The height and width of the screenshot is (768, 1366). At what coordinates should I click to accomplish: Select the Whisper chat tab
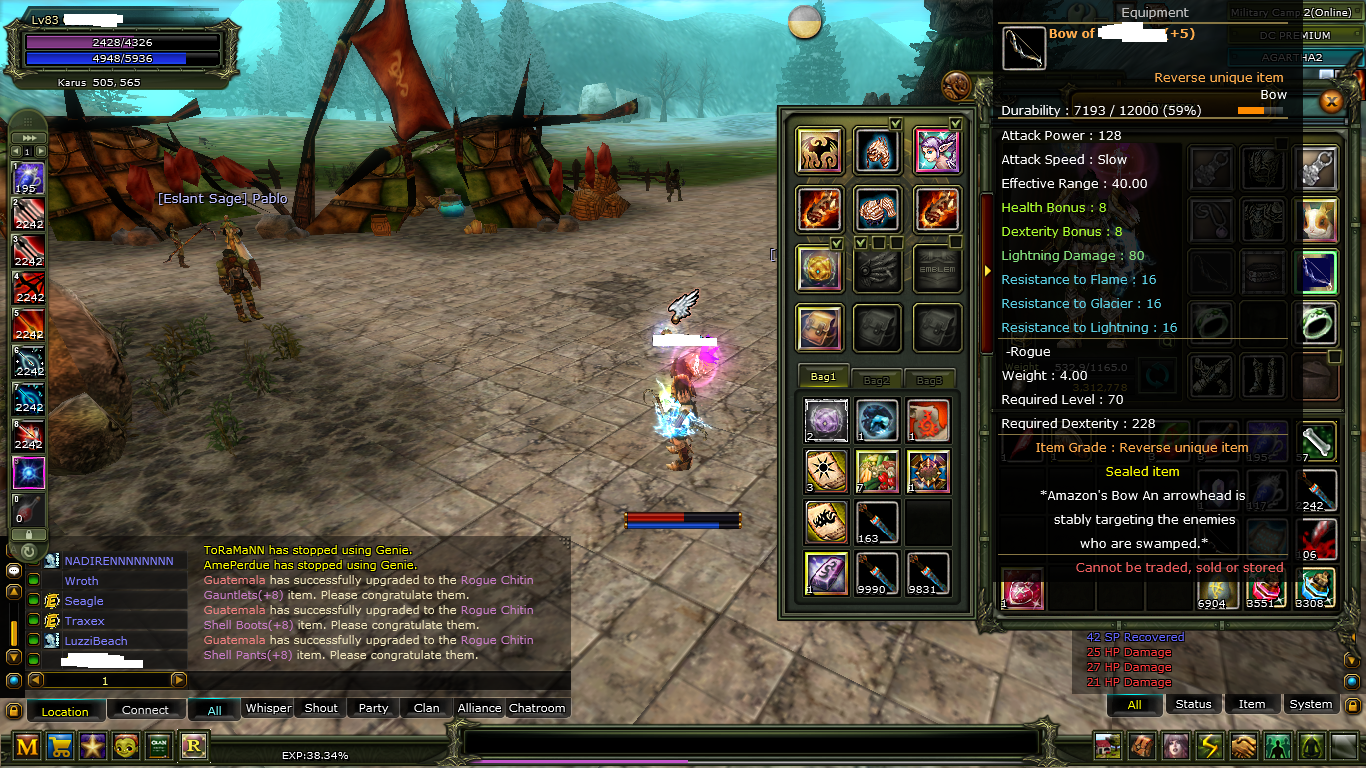click(x=268, y=708)
